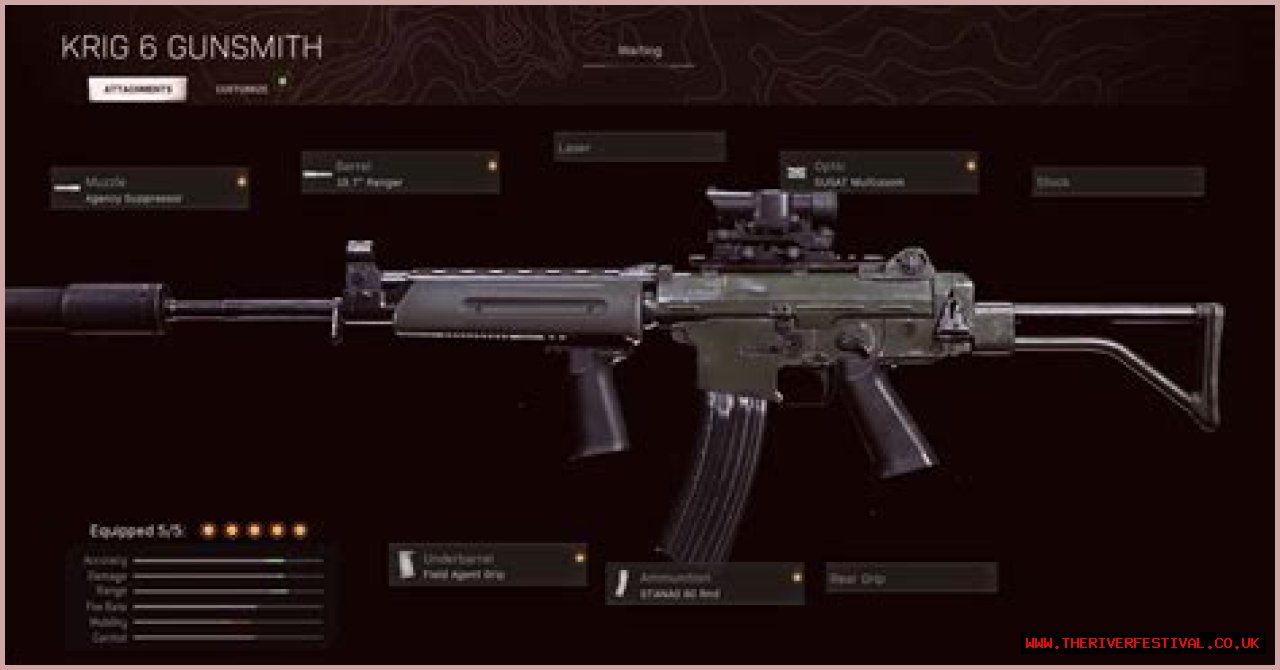This screenshot has width=1280, height=670.
Task: Pick the empty Stock slot
Action: tap(1118, 182)
